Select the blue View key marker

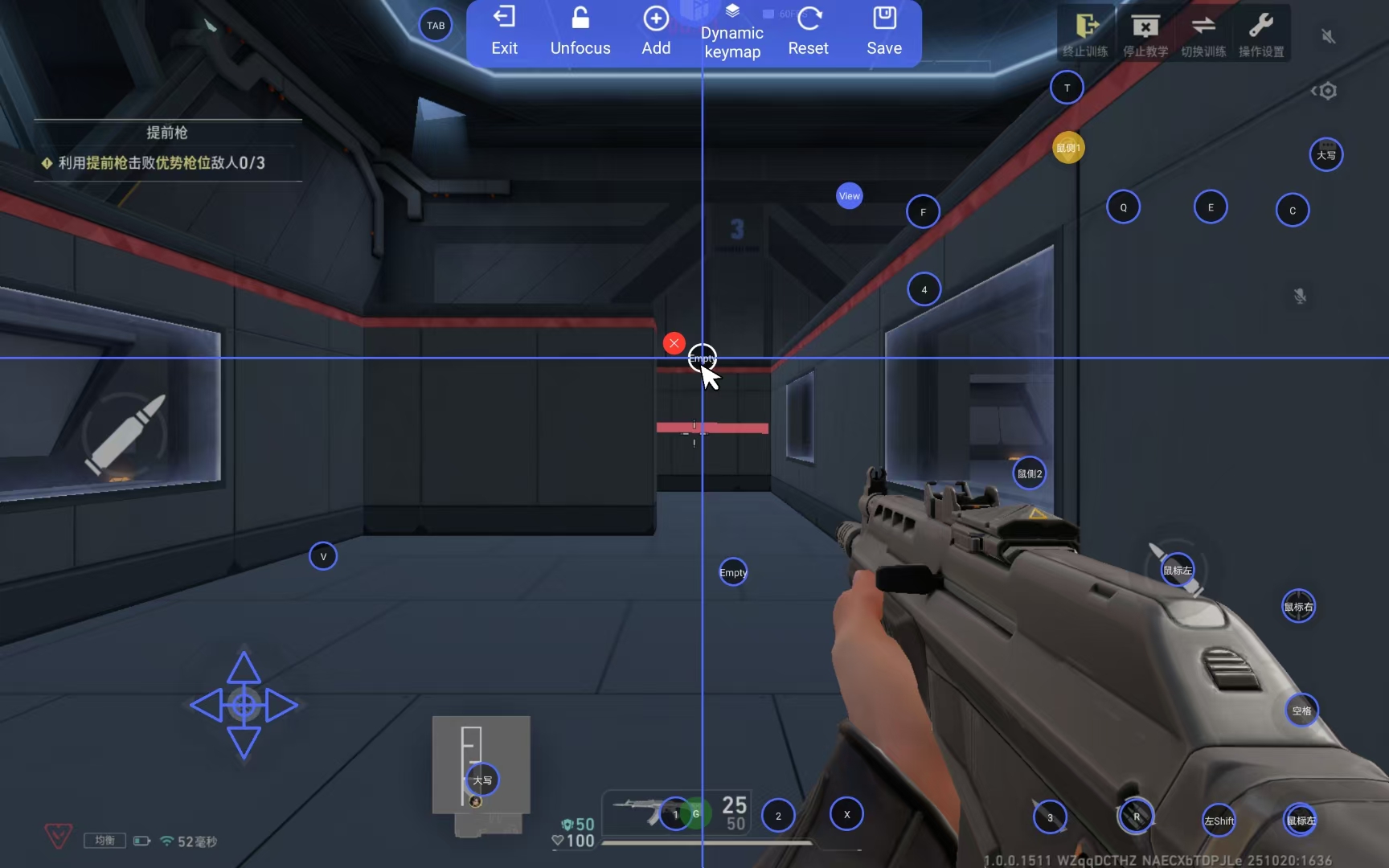pyautogui.click(x=849, y=195)
